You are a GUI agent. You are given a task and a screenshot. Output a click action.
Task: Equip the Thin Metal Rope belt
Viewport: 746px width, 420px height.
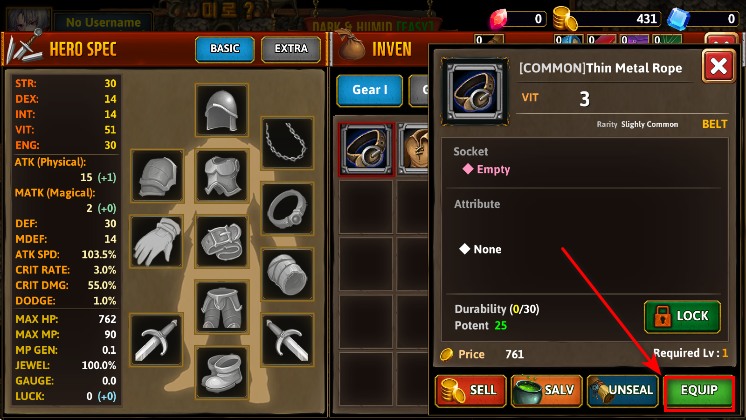699,391
